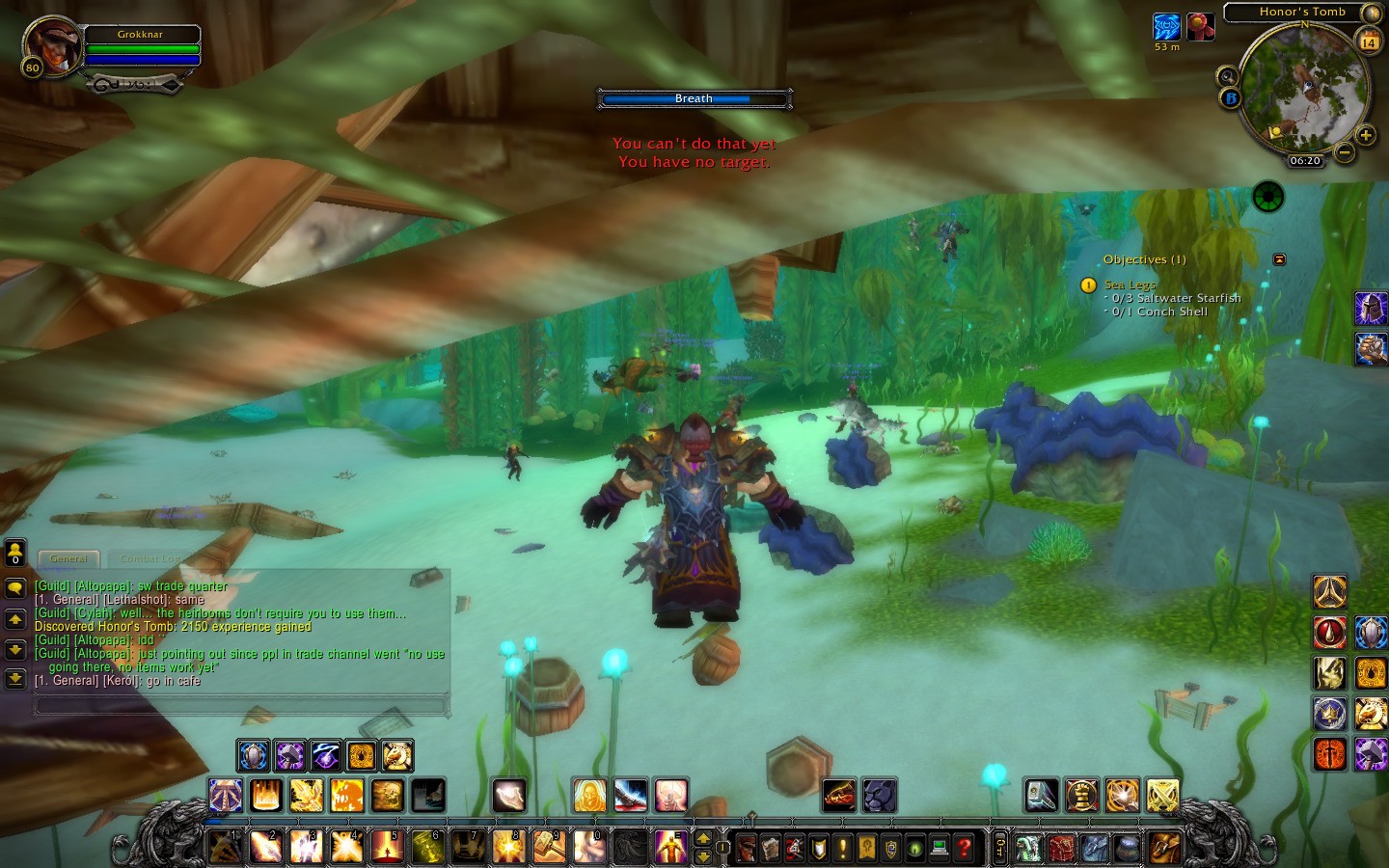Open the main backpack bag slot

click(1164, 848)
